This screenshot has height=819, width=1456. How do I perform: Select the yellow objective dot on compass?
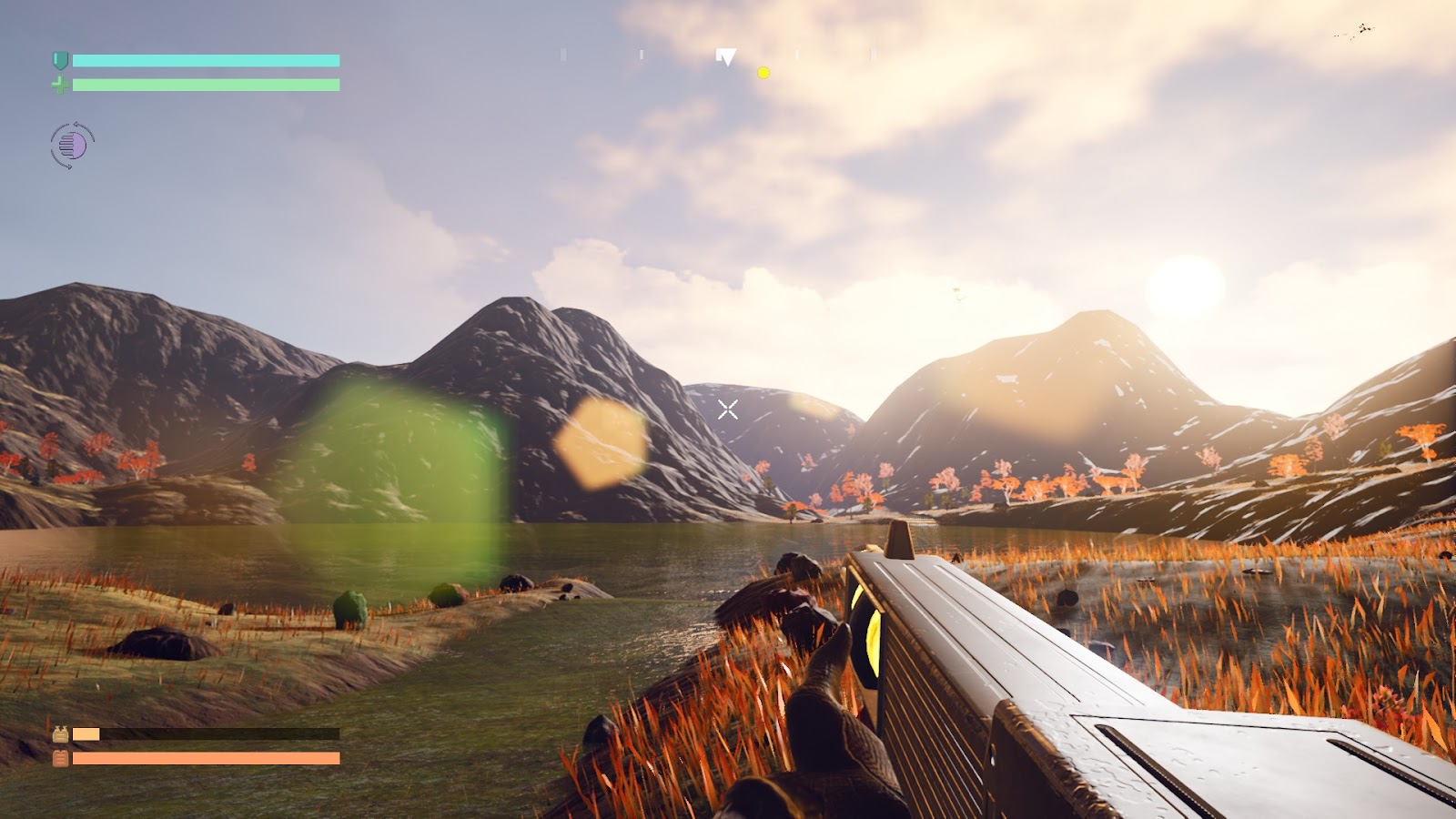coord(763,73)
